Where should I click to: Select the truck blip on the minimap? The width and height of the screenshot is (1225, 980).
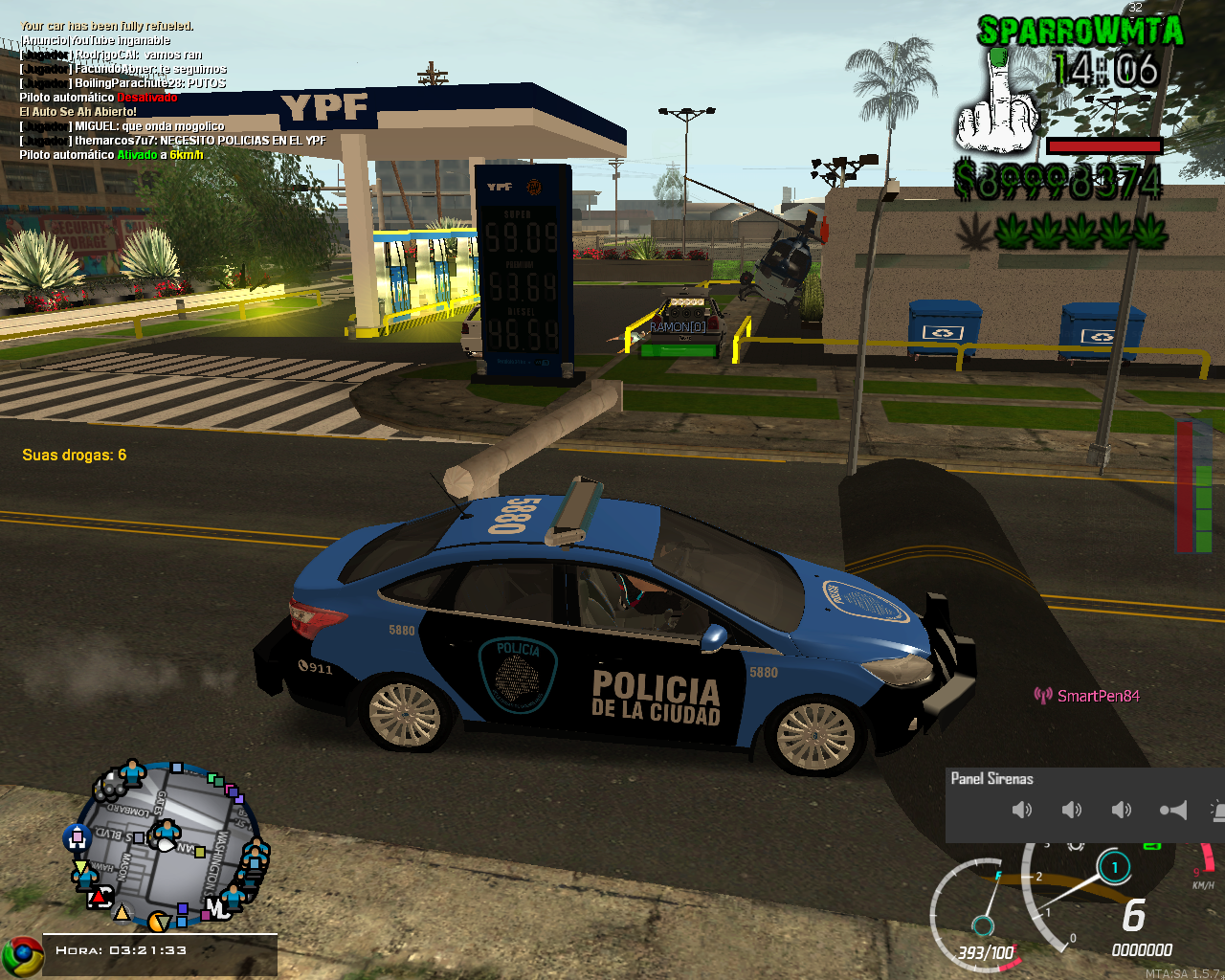[109, 786]
